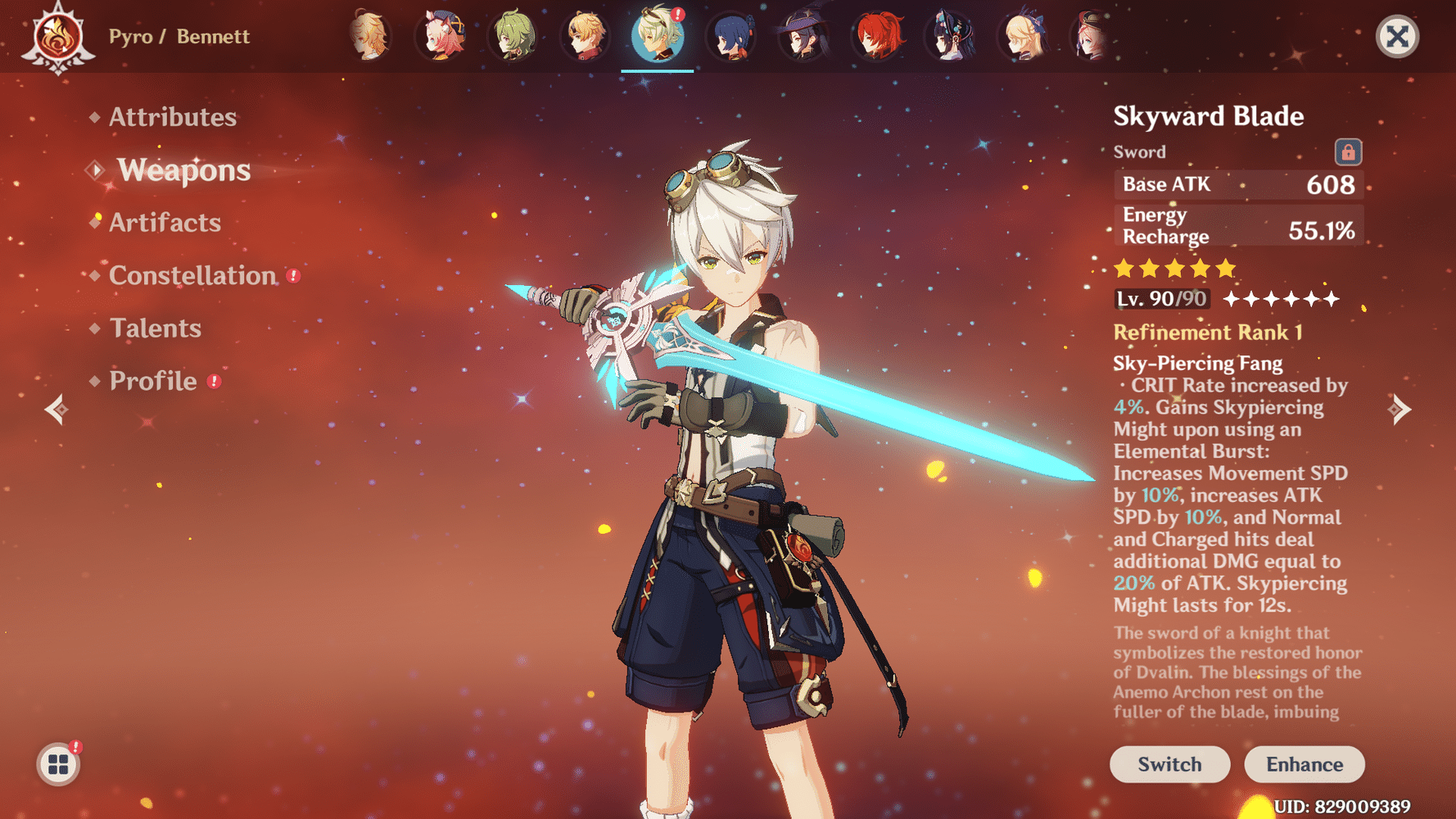Viewport: 1456px width, 819px height.
Task: Open the Attributes section
Action: tap(172, 117)
